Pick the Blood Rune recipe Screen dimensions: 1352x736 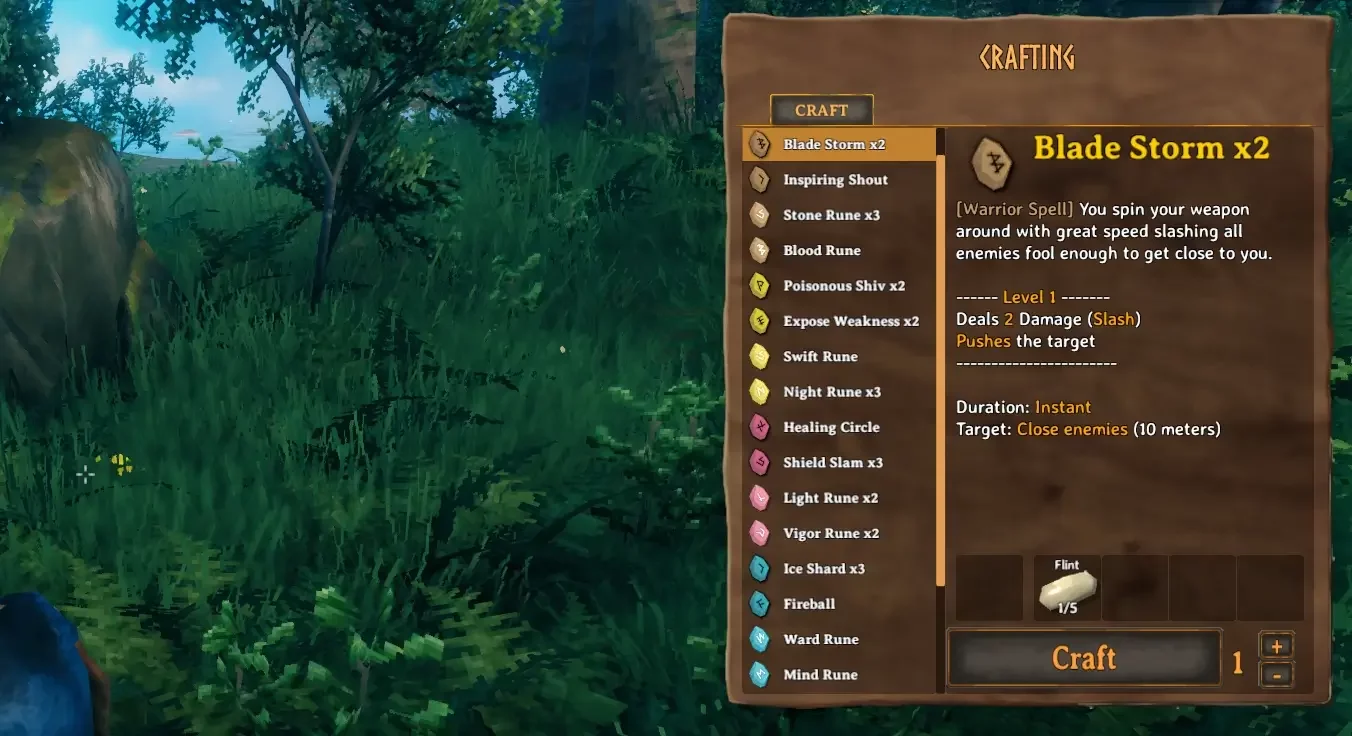pyautogui.click(x=822, y=251)
